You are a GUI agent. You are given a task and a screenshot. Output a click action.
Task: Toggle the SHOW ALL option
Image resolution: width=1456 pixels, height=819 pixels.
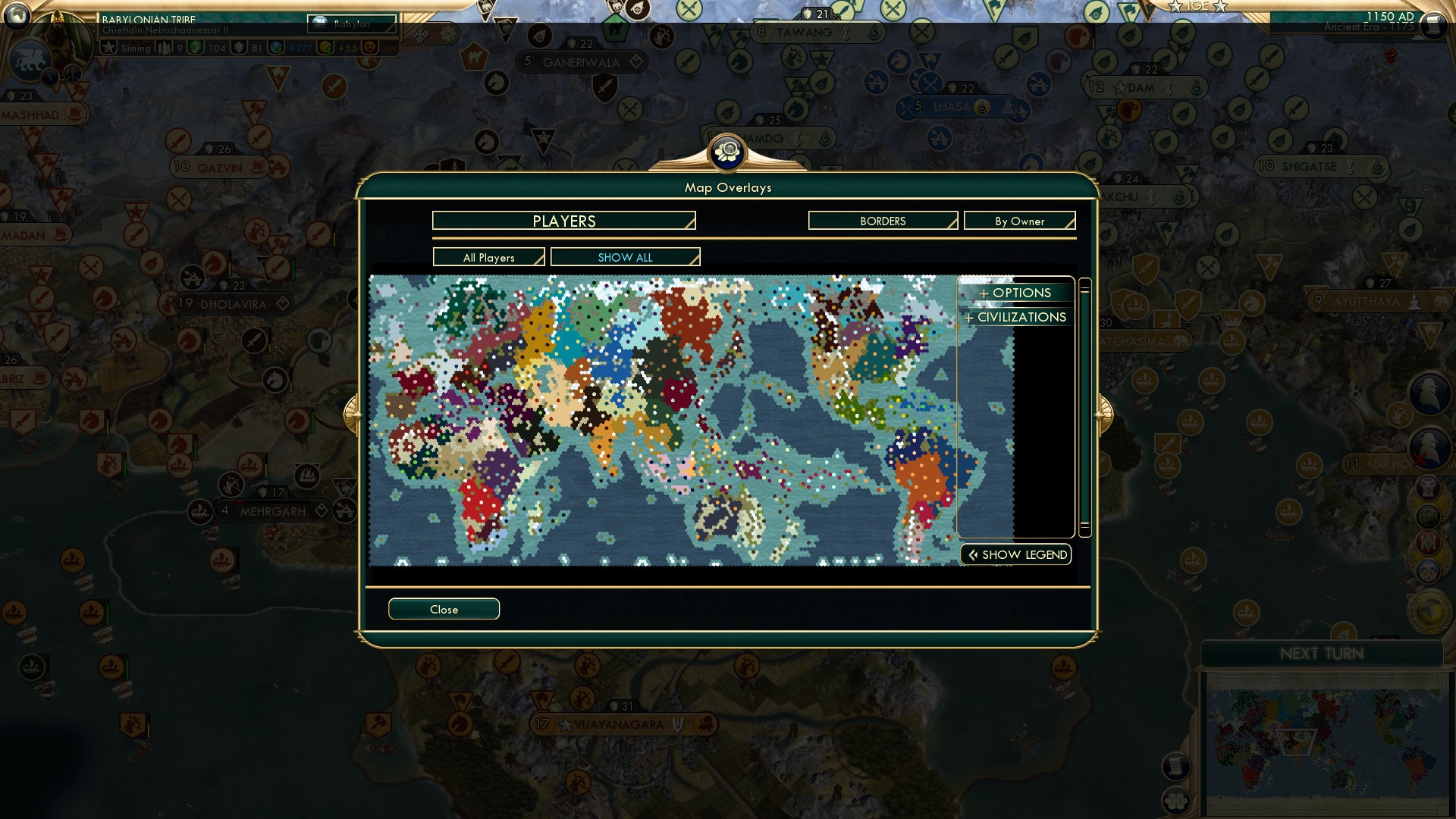pyautogui.click(x=624, y=257)
